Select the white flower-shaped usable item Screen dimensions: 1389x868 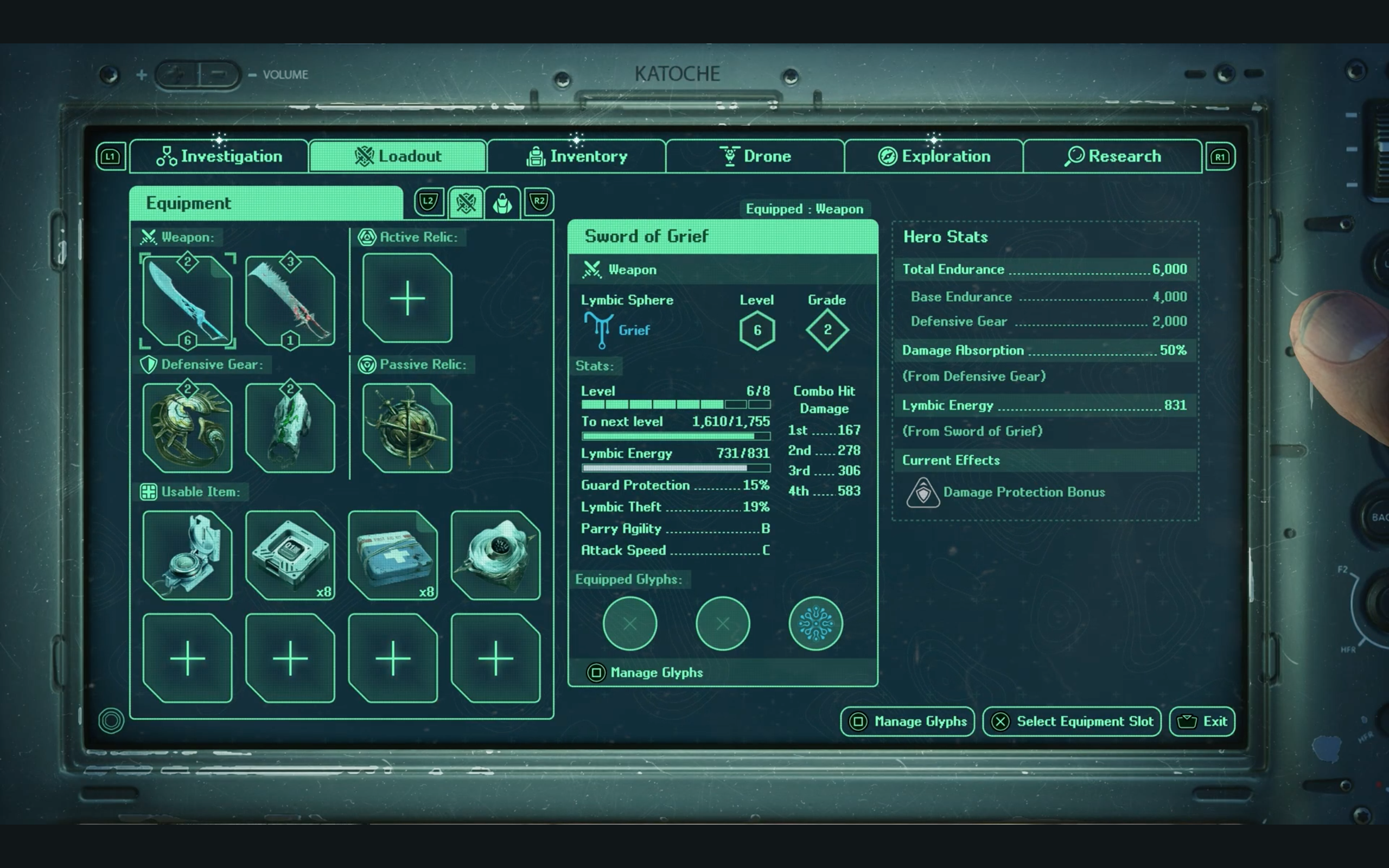[495, 555]
